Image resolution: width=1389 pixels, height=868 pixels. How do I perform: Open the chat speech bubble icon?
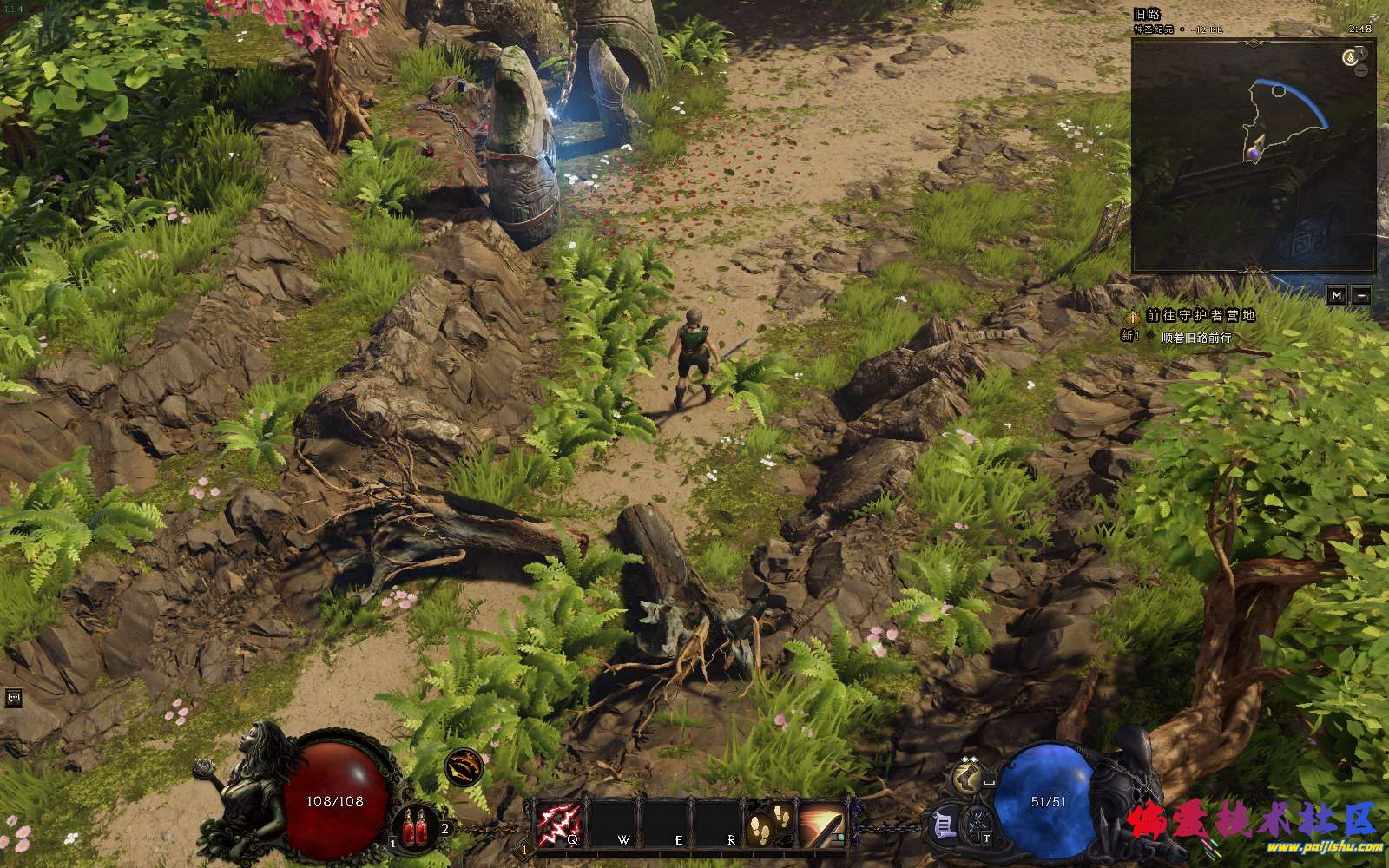(x=13, y=697)
